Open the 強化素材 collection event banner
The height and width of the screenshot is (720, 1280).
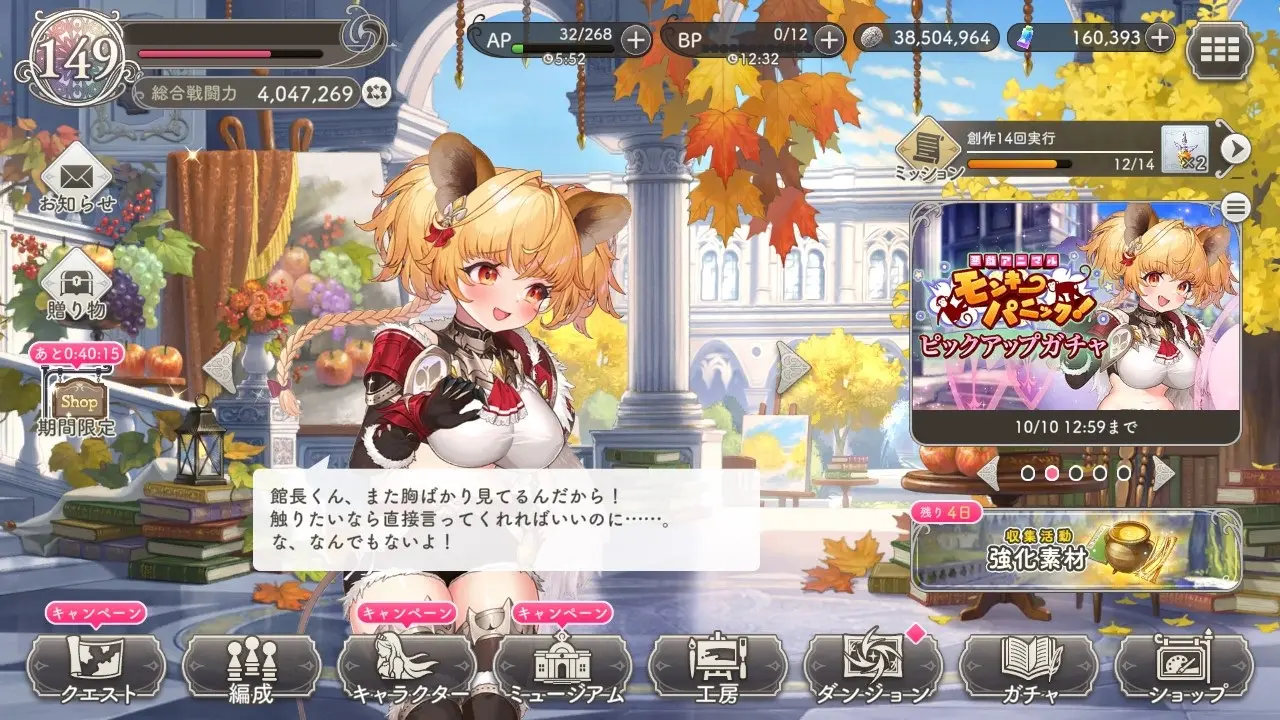[1076, 549]
